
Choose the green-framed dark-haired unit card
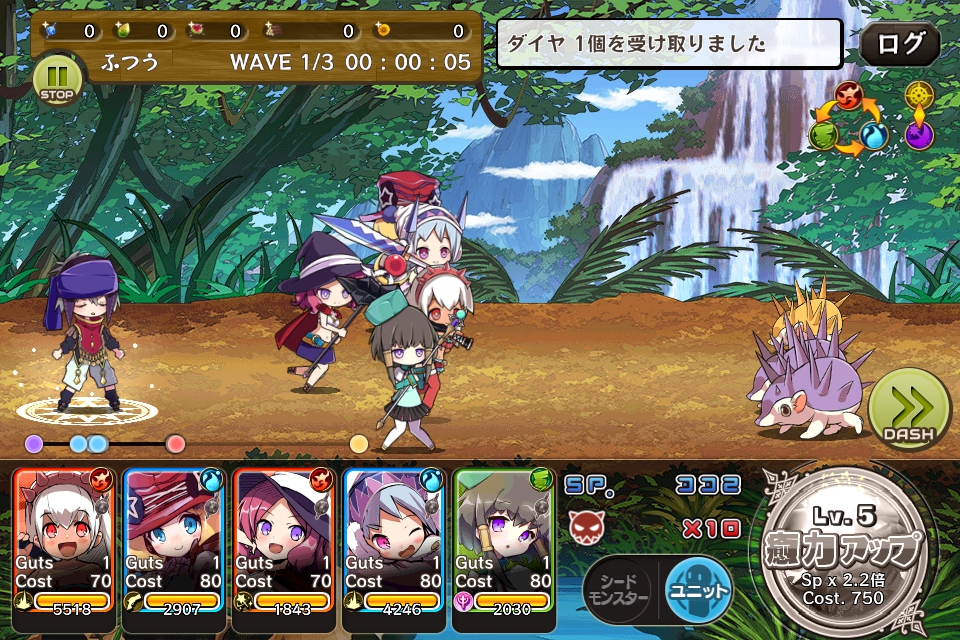tap(504, 540)
